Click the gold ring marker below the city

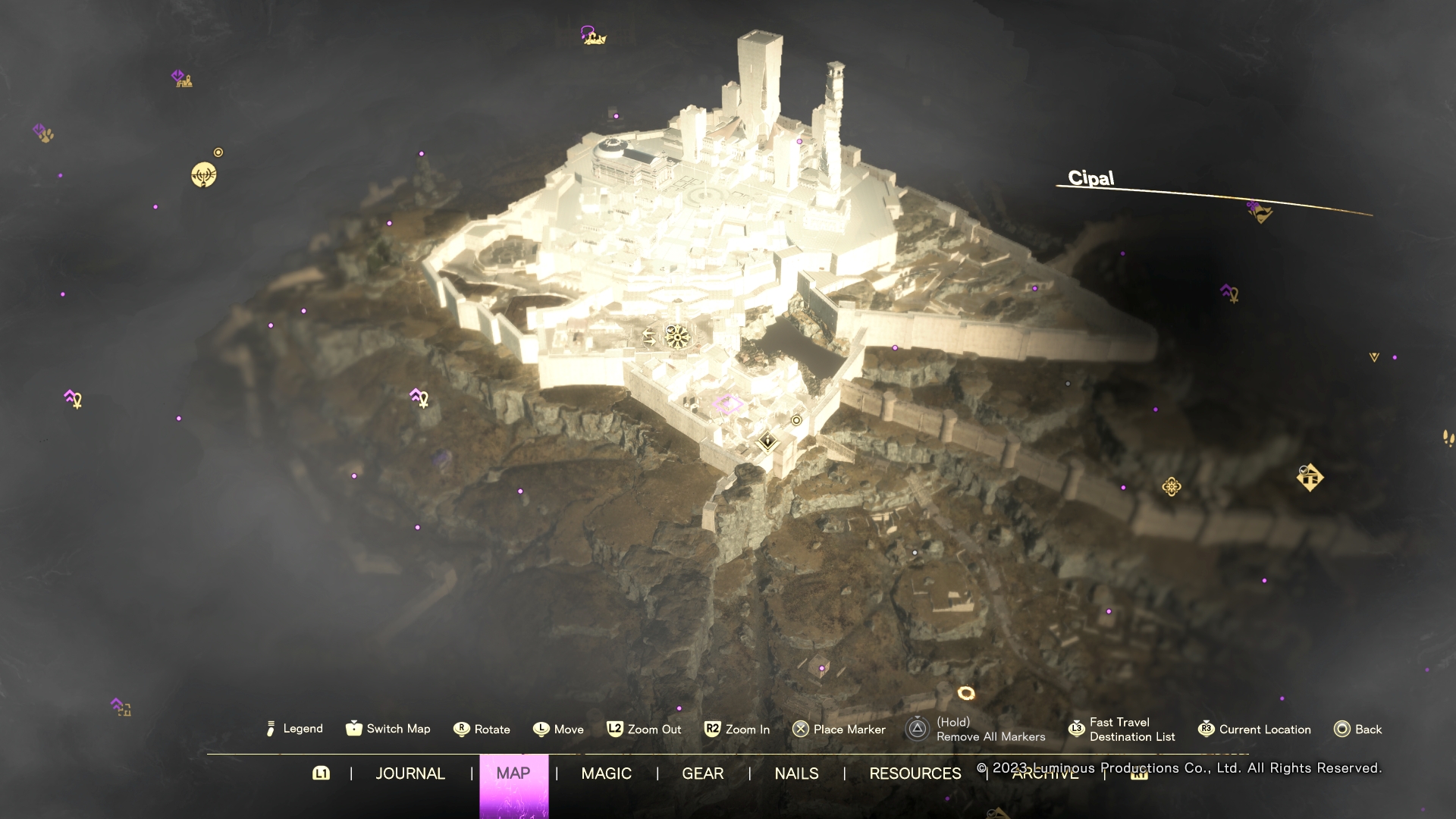pyautogui.click(x=965, y=693)
